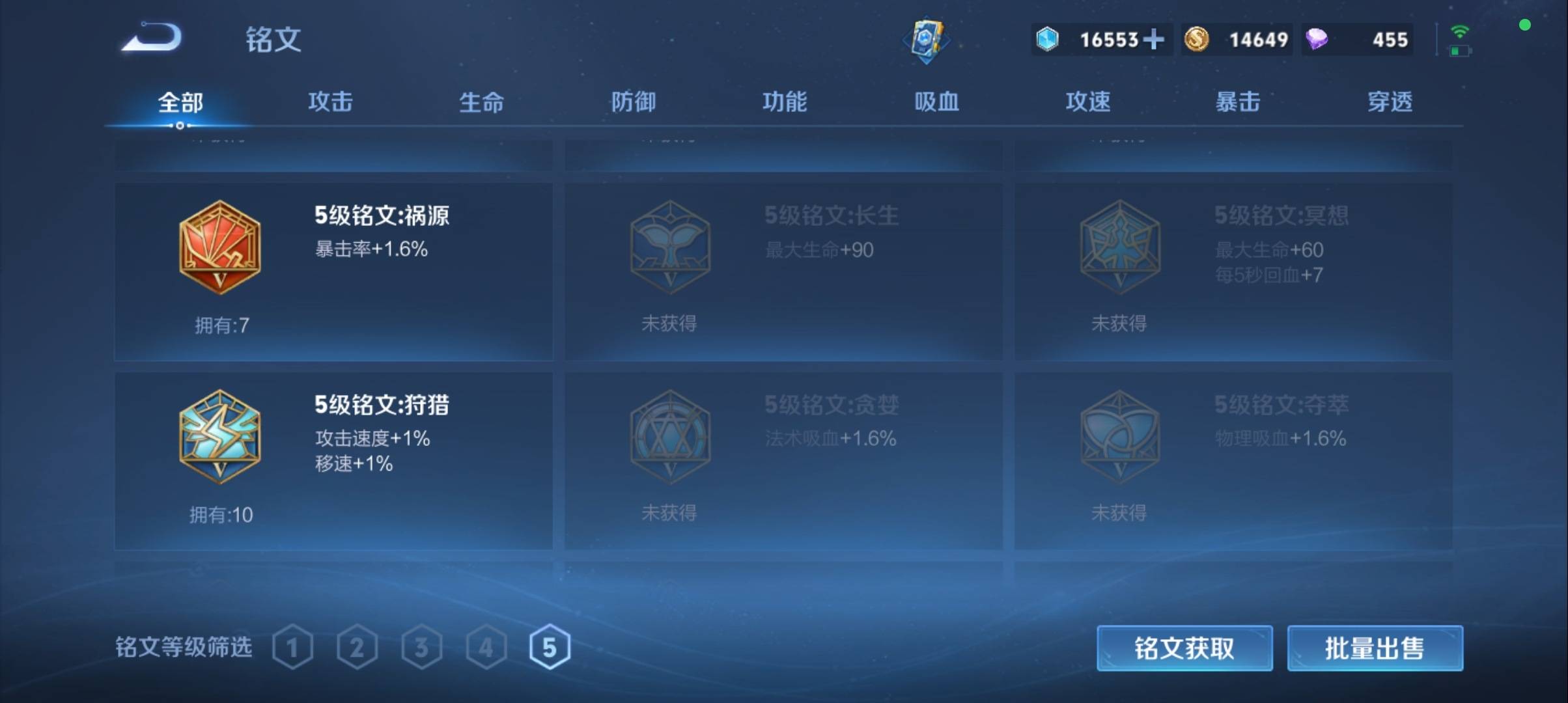Toggle the level 3 rune filter
The width and height of the screenshot is (1568, 703).
click(x=423, y=646)
